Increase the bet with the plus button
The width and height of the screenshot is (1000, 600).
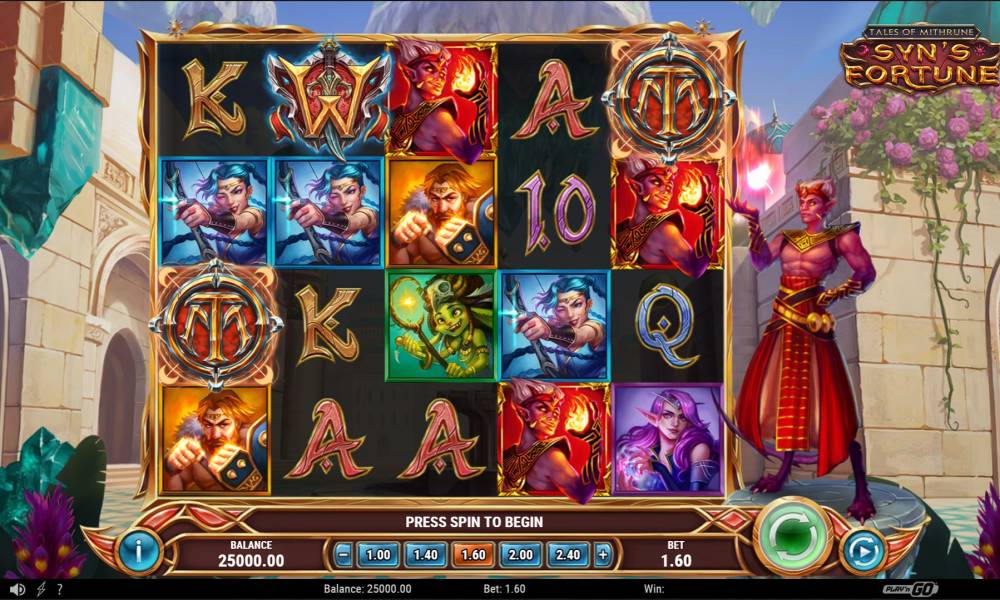[x=602, y=553]
